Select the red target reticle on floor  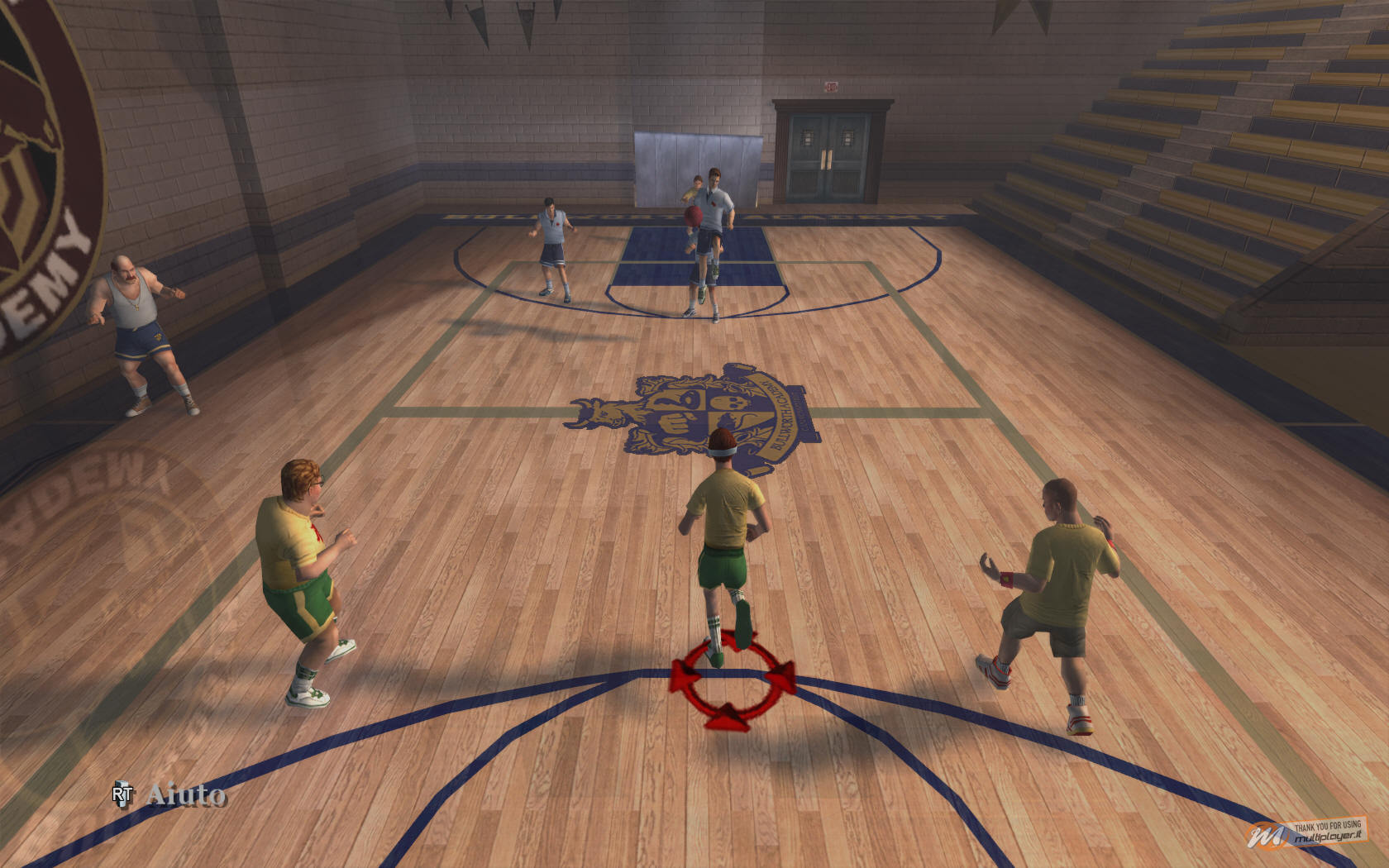[732, 678]
